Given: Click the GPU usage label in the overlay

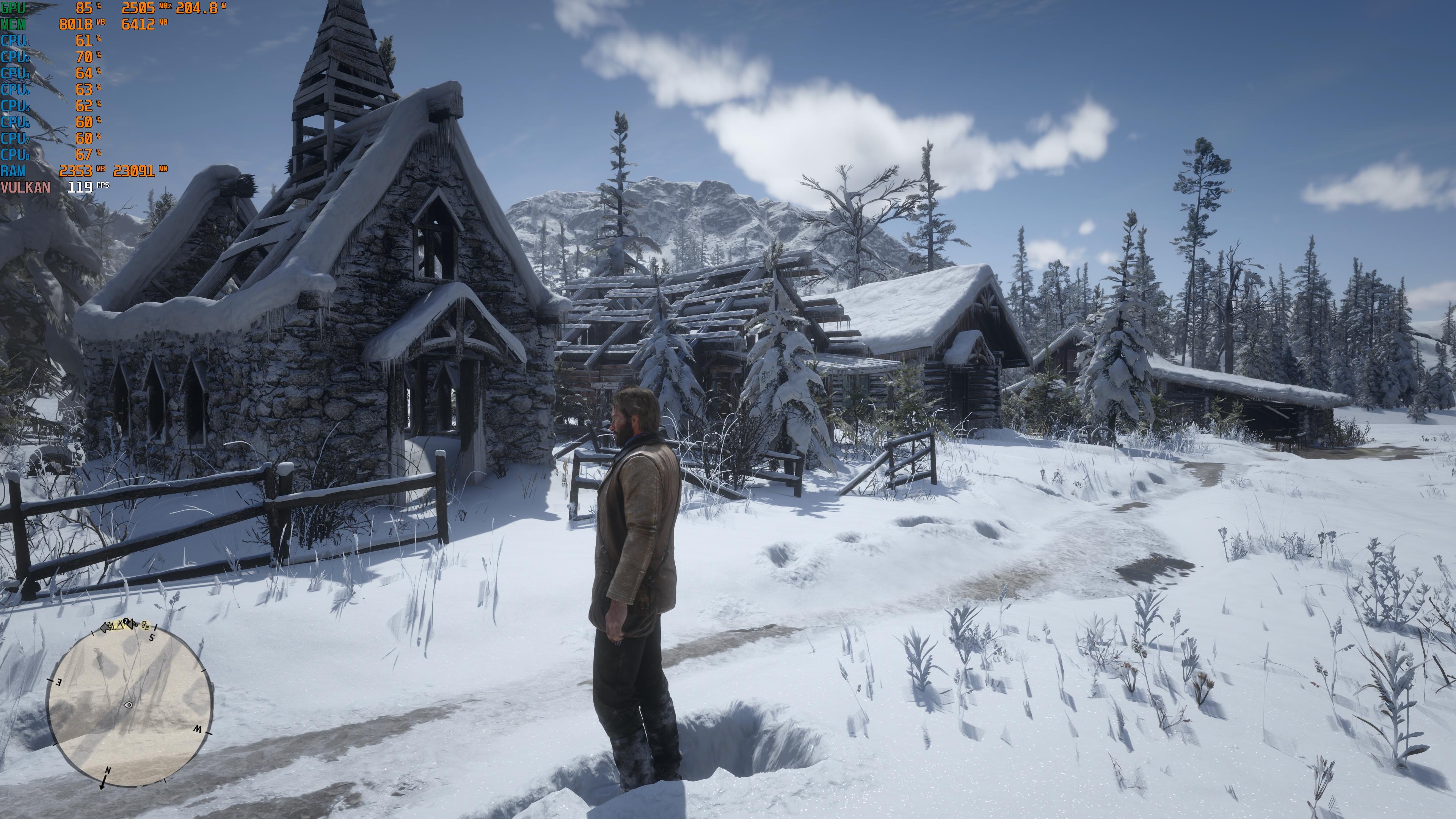Looking at the screenshot, I should pos(14,8).
